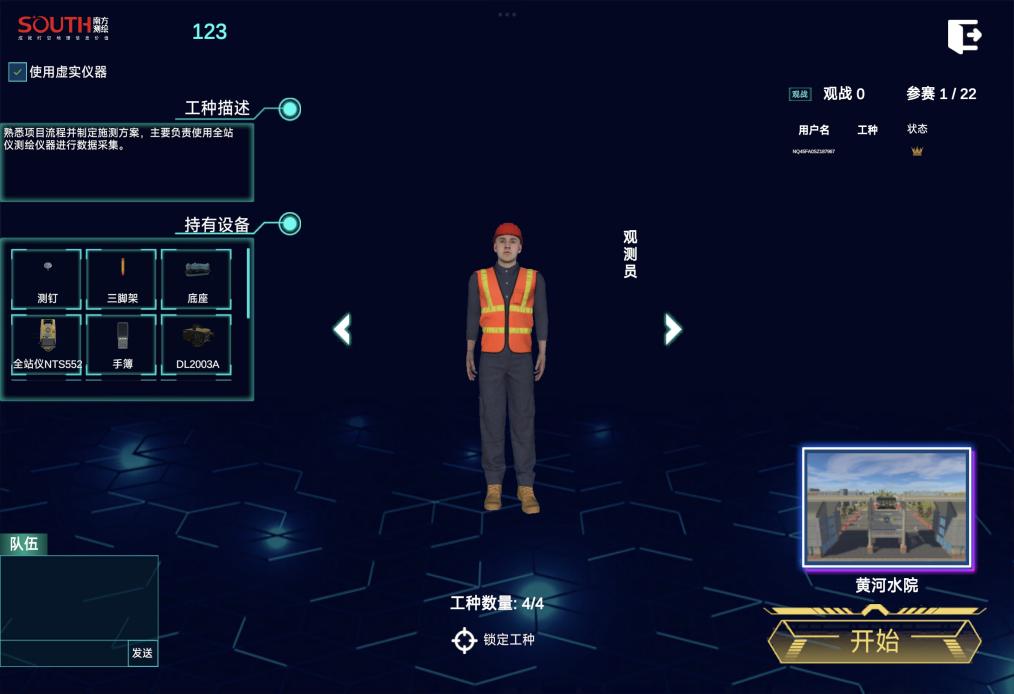This screenshot has width=1014, height=694.
Task: Pick the 手簿 handbook device slot
Action: (x=122, y=345)
